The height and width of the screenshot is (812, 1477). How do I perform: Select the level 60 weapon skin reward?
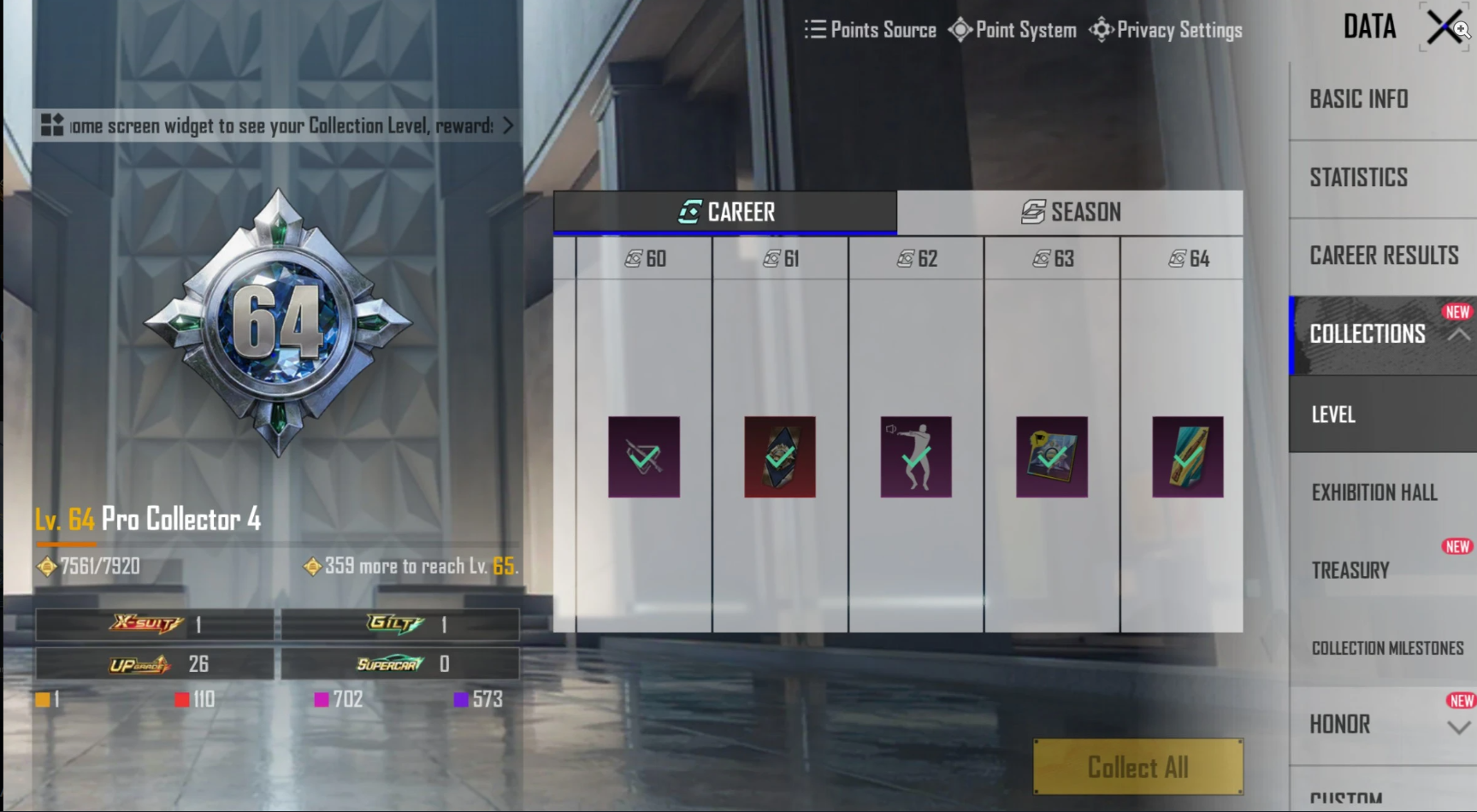pos(643,456)
